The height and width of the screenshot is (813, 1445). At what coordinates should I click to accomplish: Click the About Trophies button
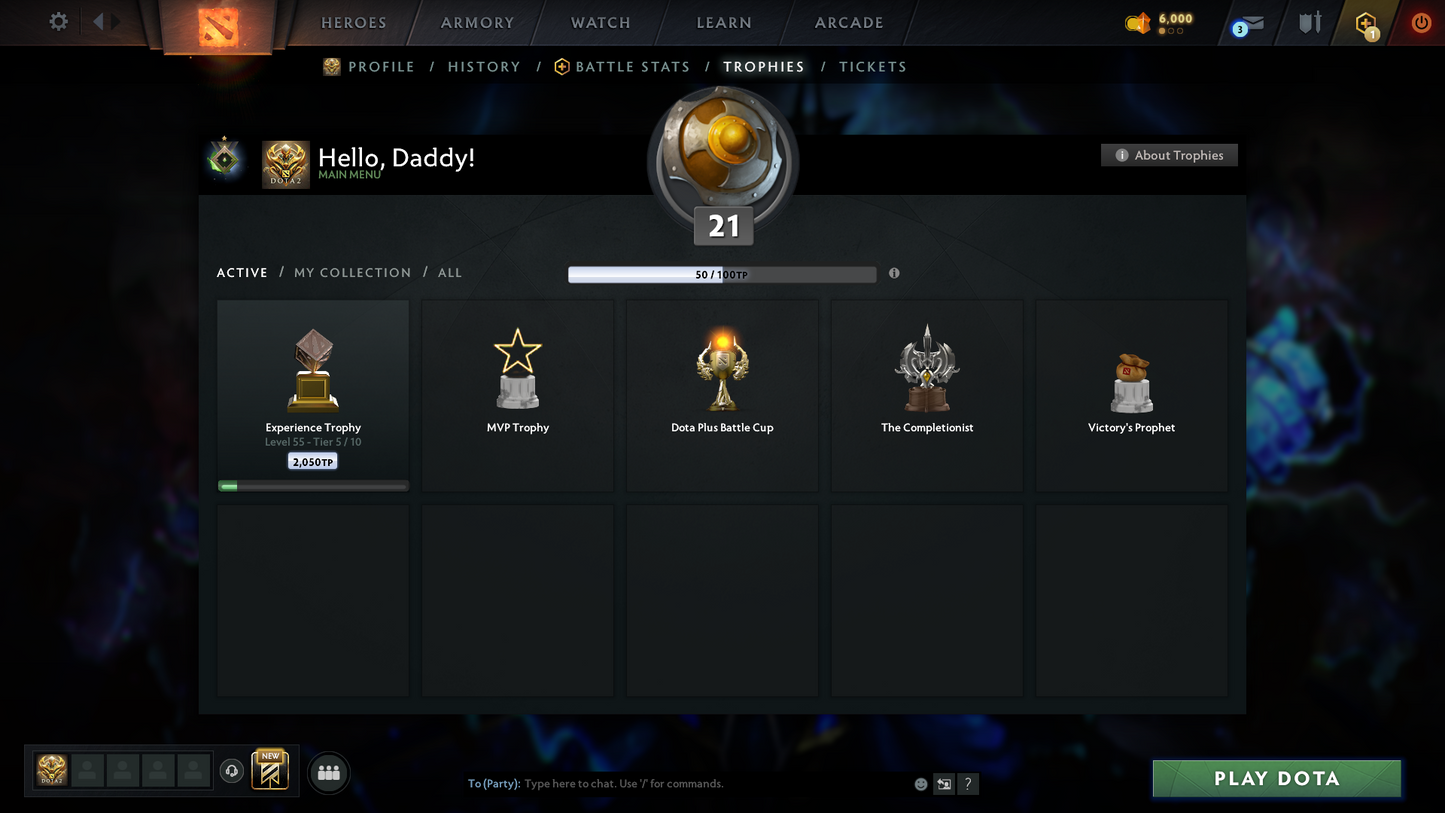(x=1169, y=155)
